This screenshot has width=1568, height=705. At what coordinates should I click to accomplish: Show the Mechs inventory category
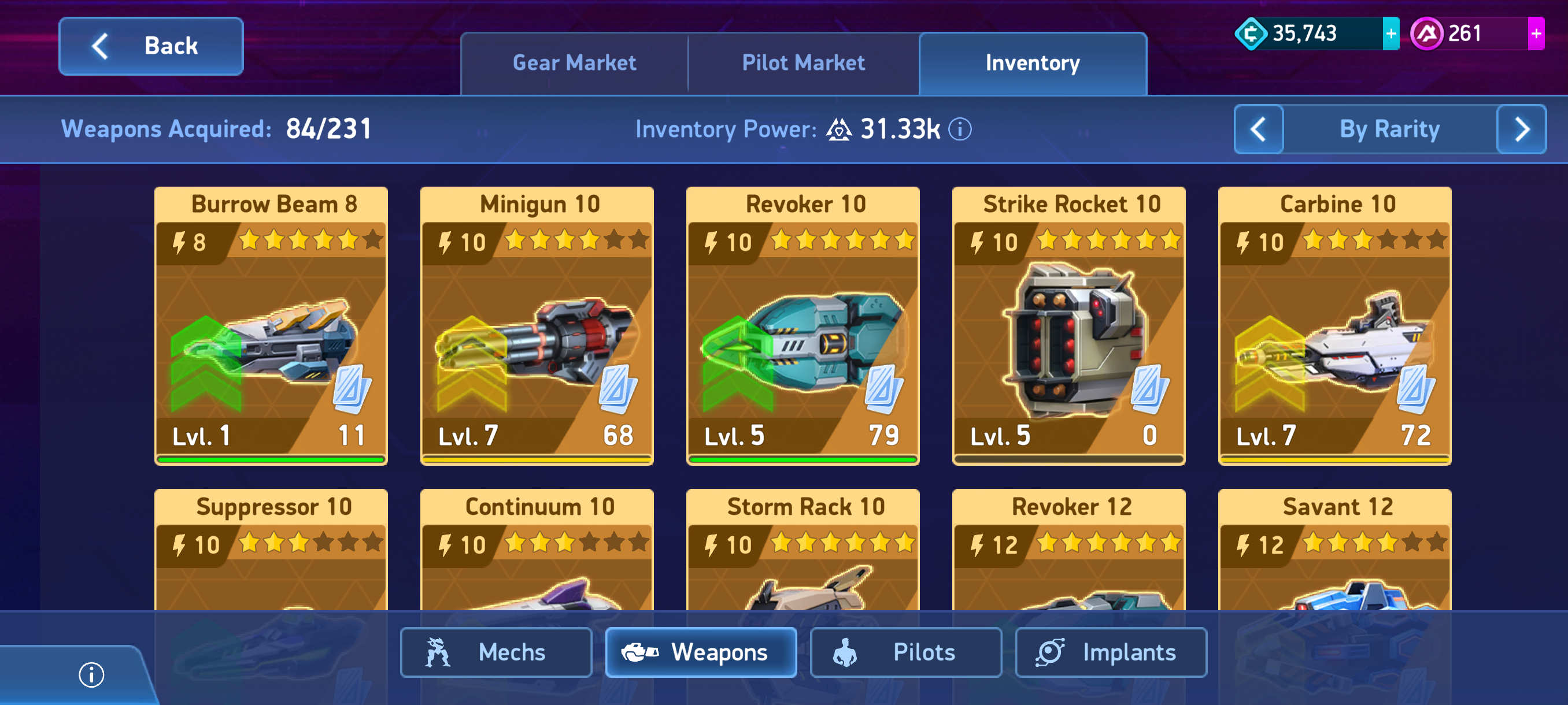click(x=495, y=652)
